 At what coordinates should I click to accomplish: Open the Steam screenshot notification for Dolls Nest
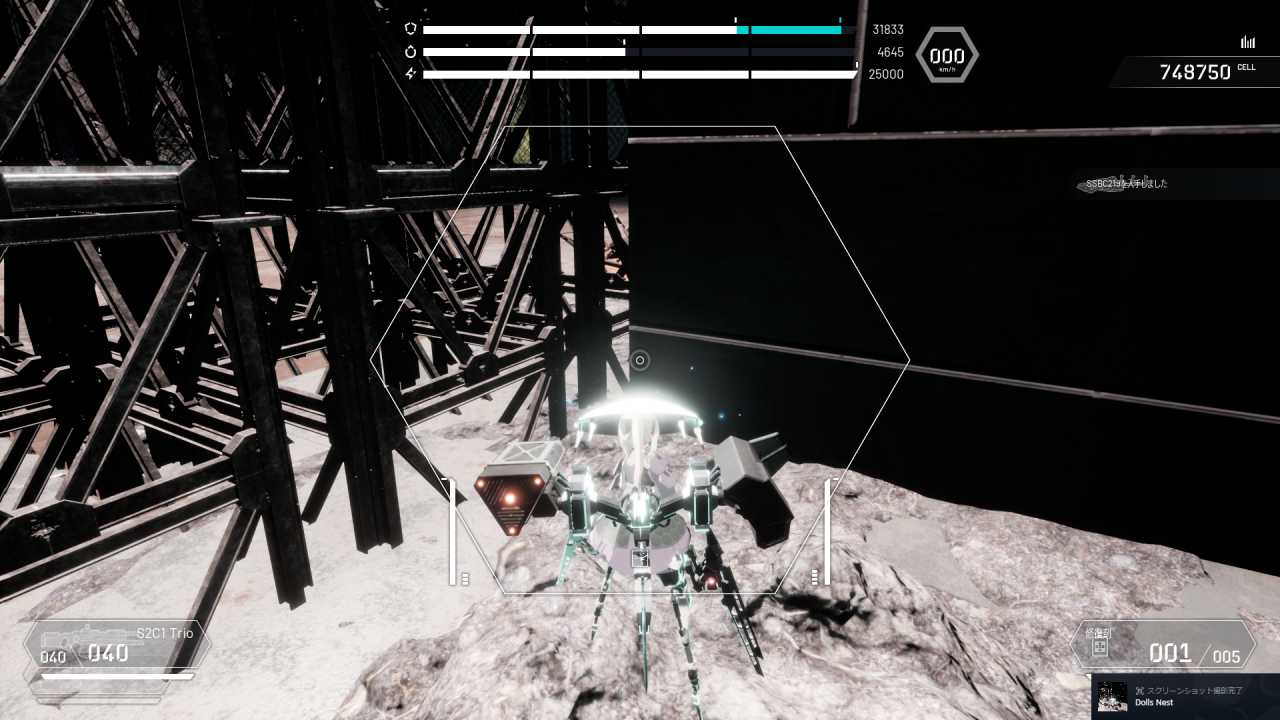coord(1186,696)
